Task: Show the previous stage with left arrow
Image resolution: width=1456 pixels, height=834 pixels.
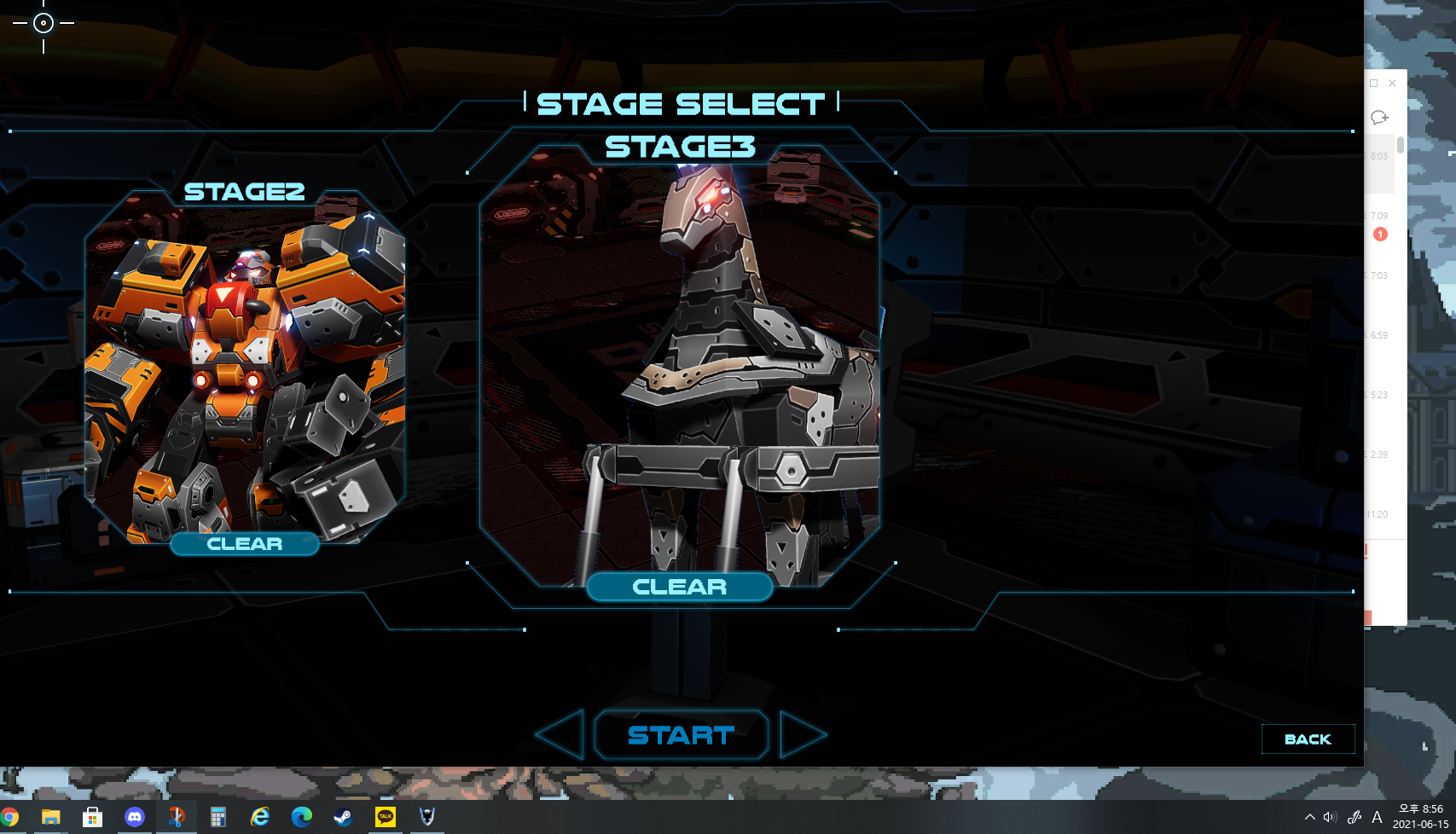Action: (560, 734)
